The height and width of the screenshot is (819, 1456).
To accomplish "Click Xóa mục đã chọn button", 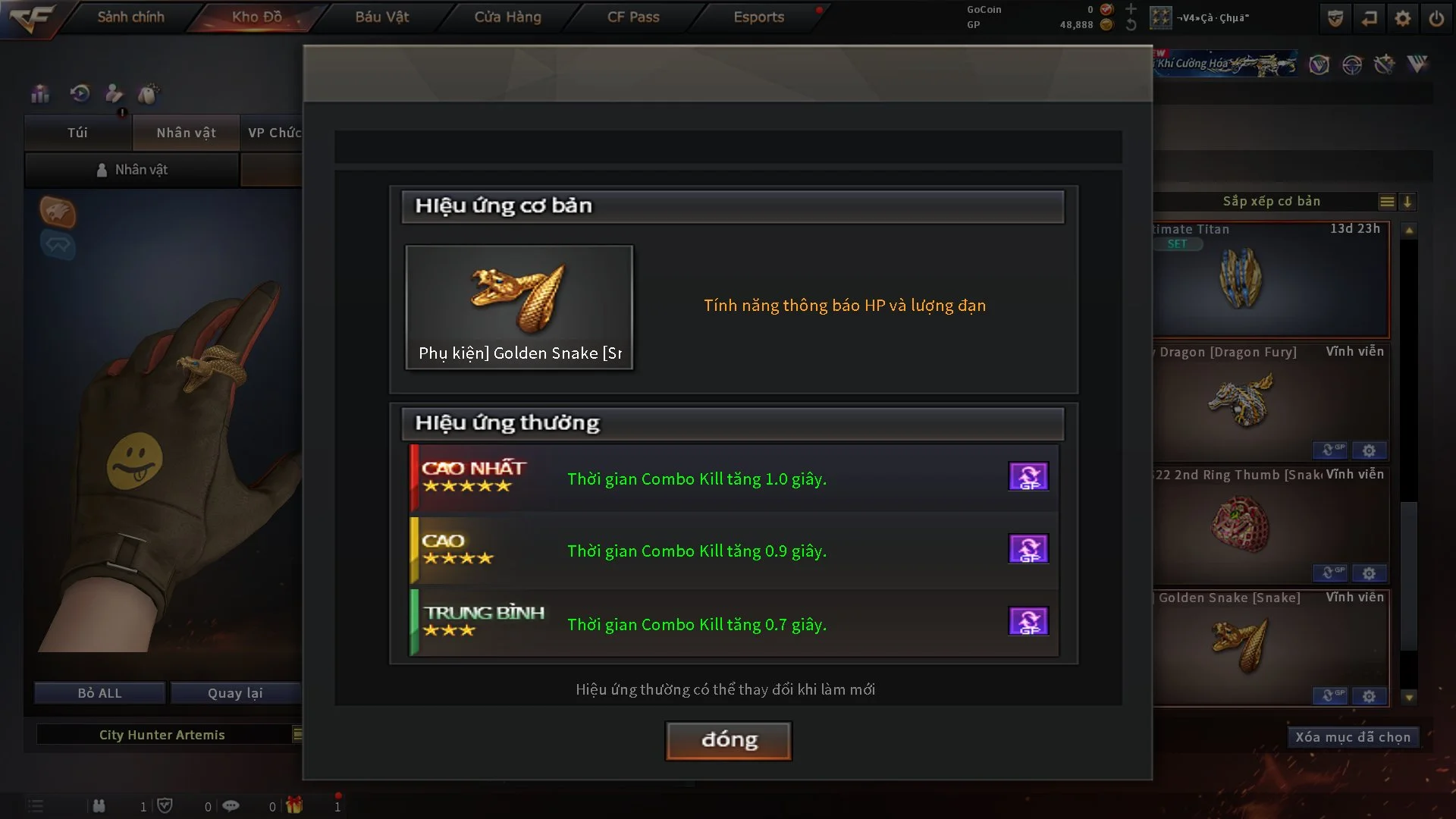I will coord(1353,737).
